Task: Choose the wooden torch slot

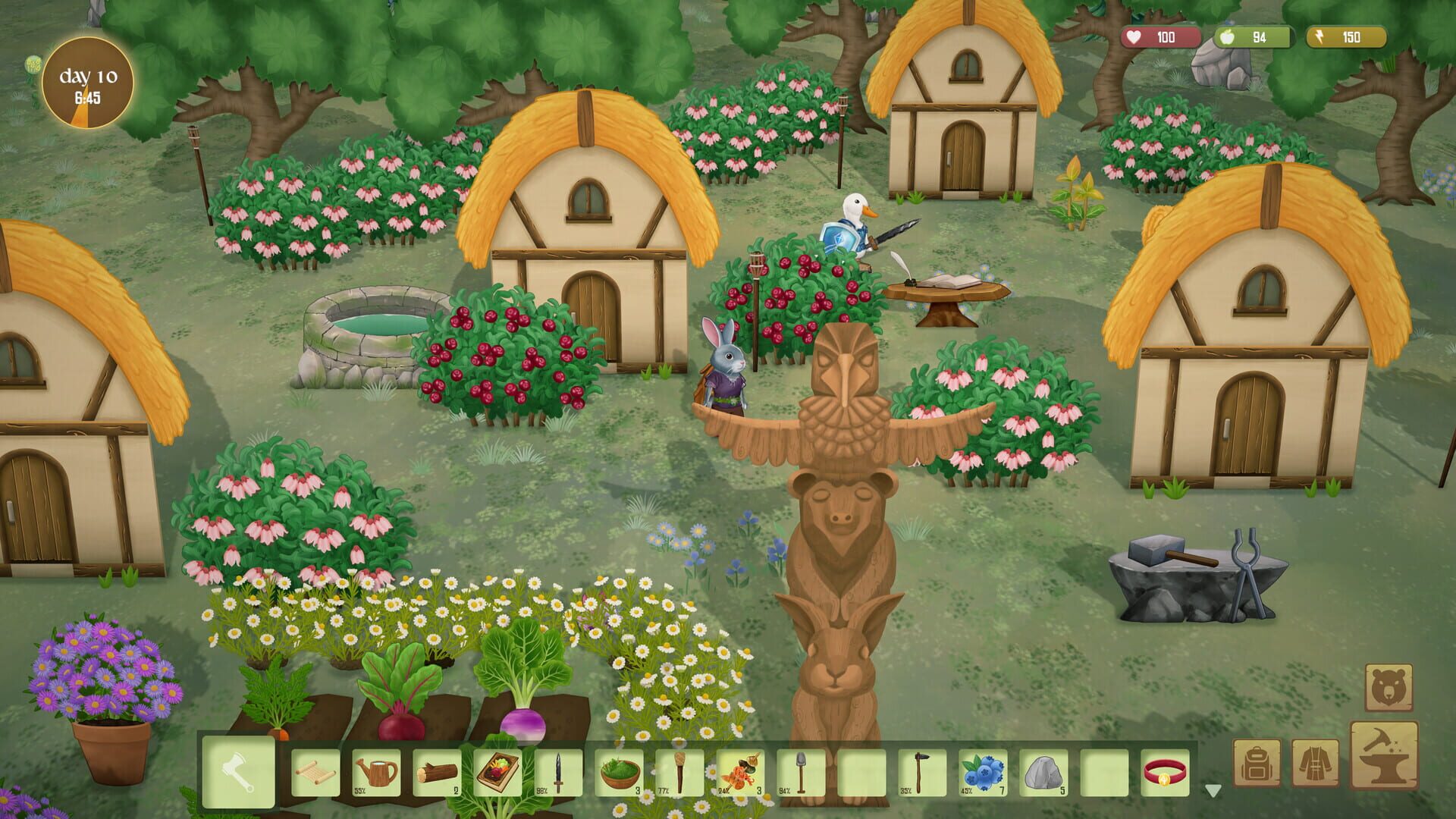Action: (679, 773)
